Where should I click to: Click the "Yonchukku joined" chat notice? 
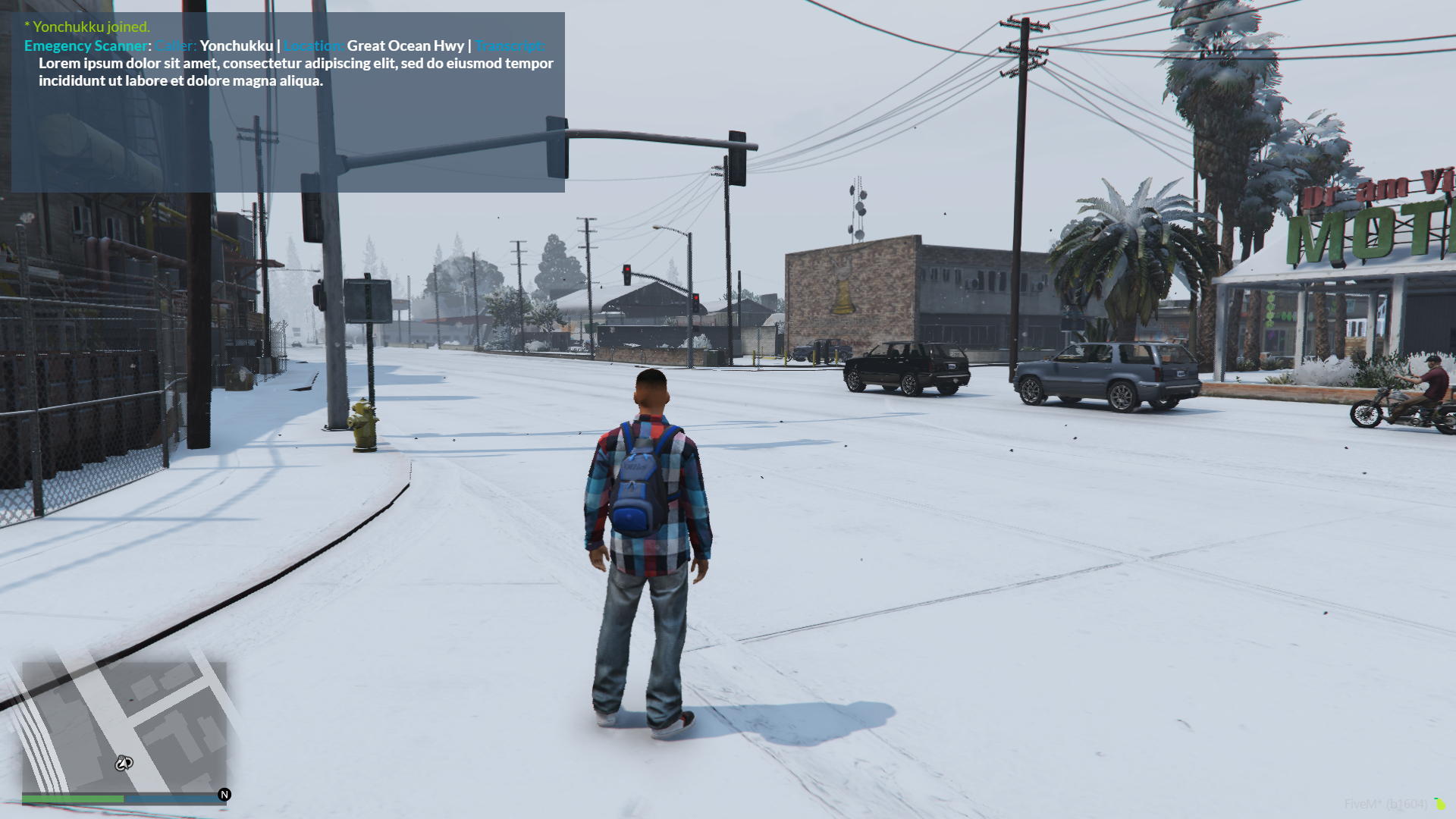(x=87, y=27)
